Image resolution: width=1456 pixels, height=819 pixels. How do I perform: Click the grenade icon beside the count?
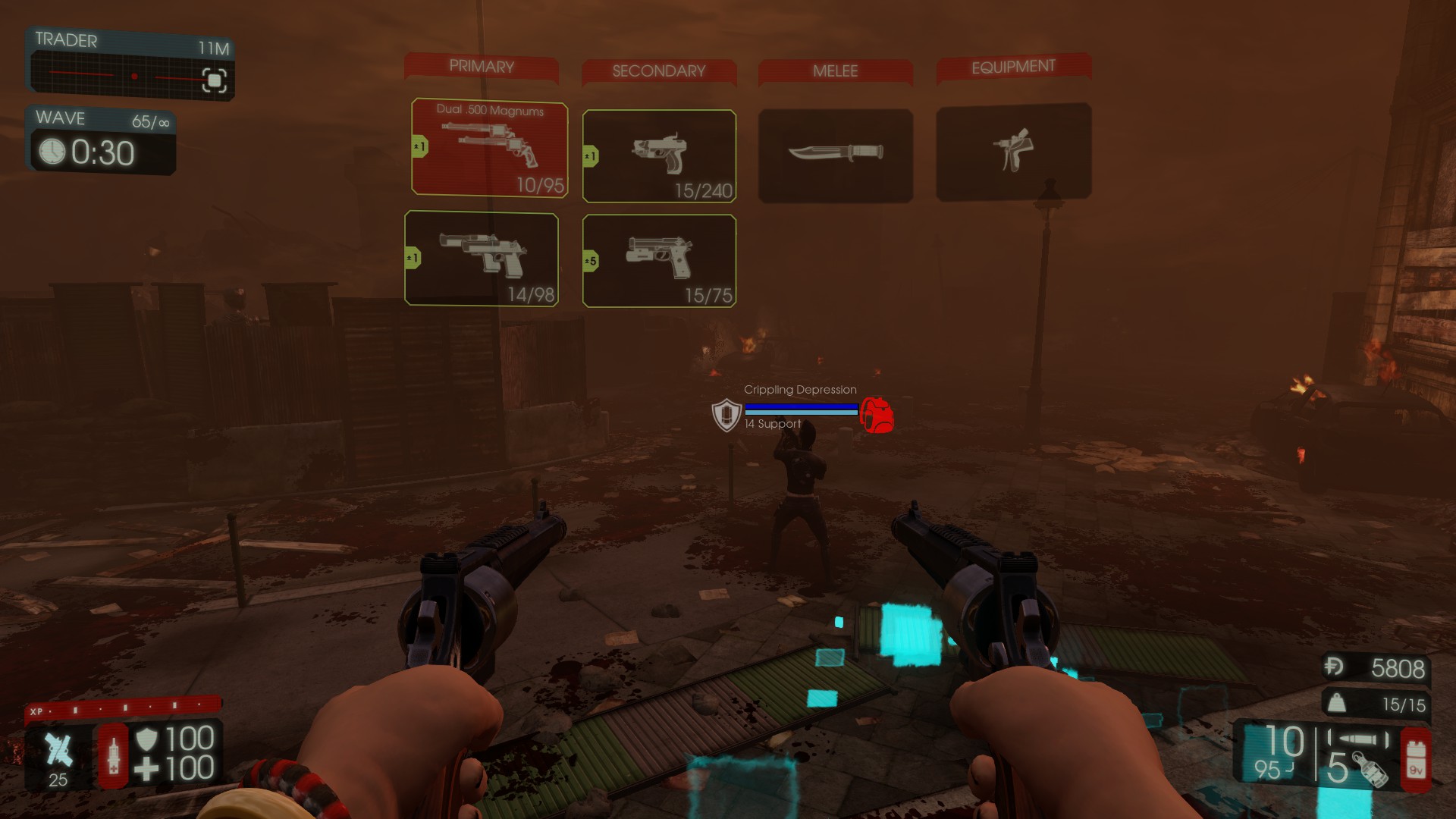pos(1368,770)
